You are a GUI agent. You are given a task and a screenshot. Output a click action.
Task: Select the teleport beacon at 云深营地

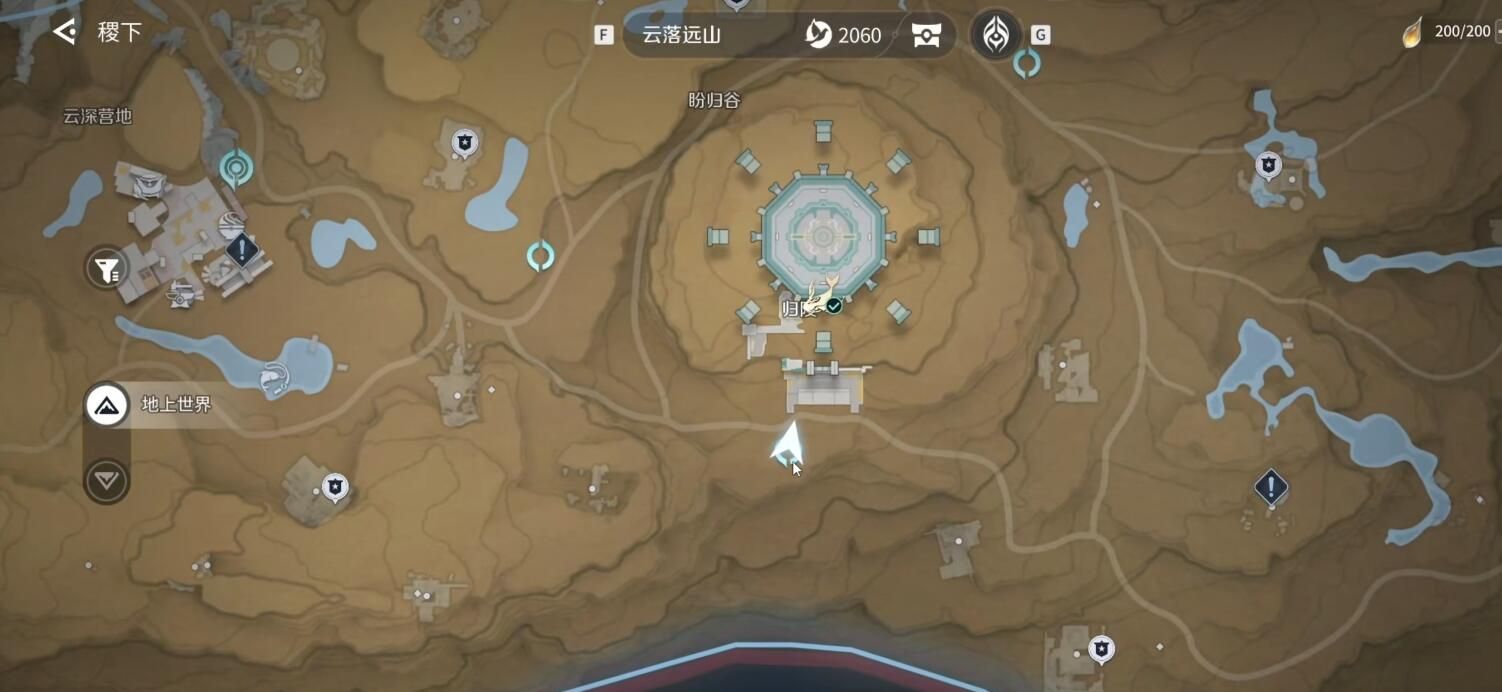coord(236,168)
